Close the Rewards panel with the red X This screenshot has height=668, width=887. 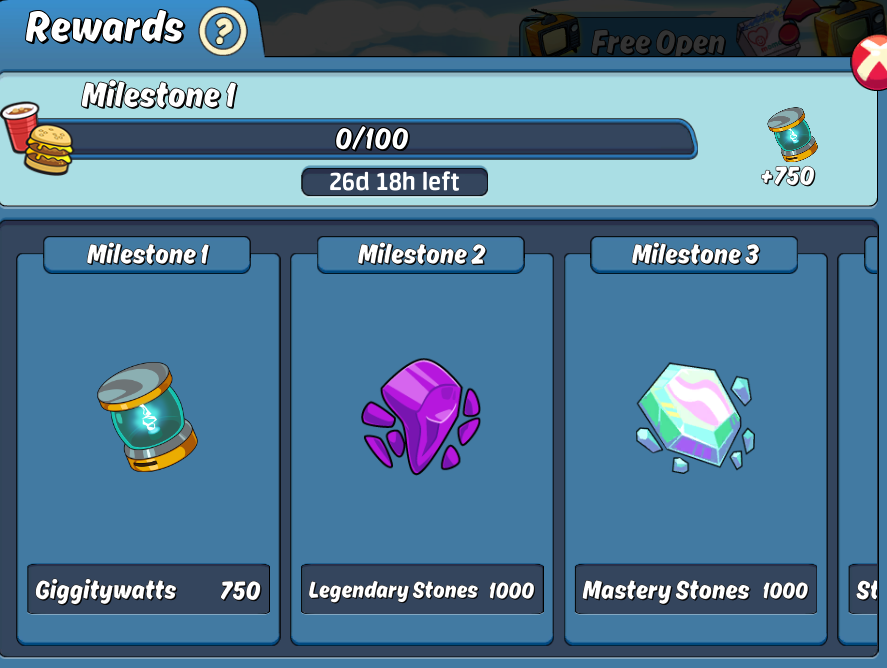870,62
